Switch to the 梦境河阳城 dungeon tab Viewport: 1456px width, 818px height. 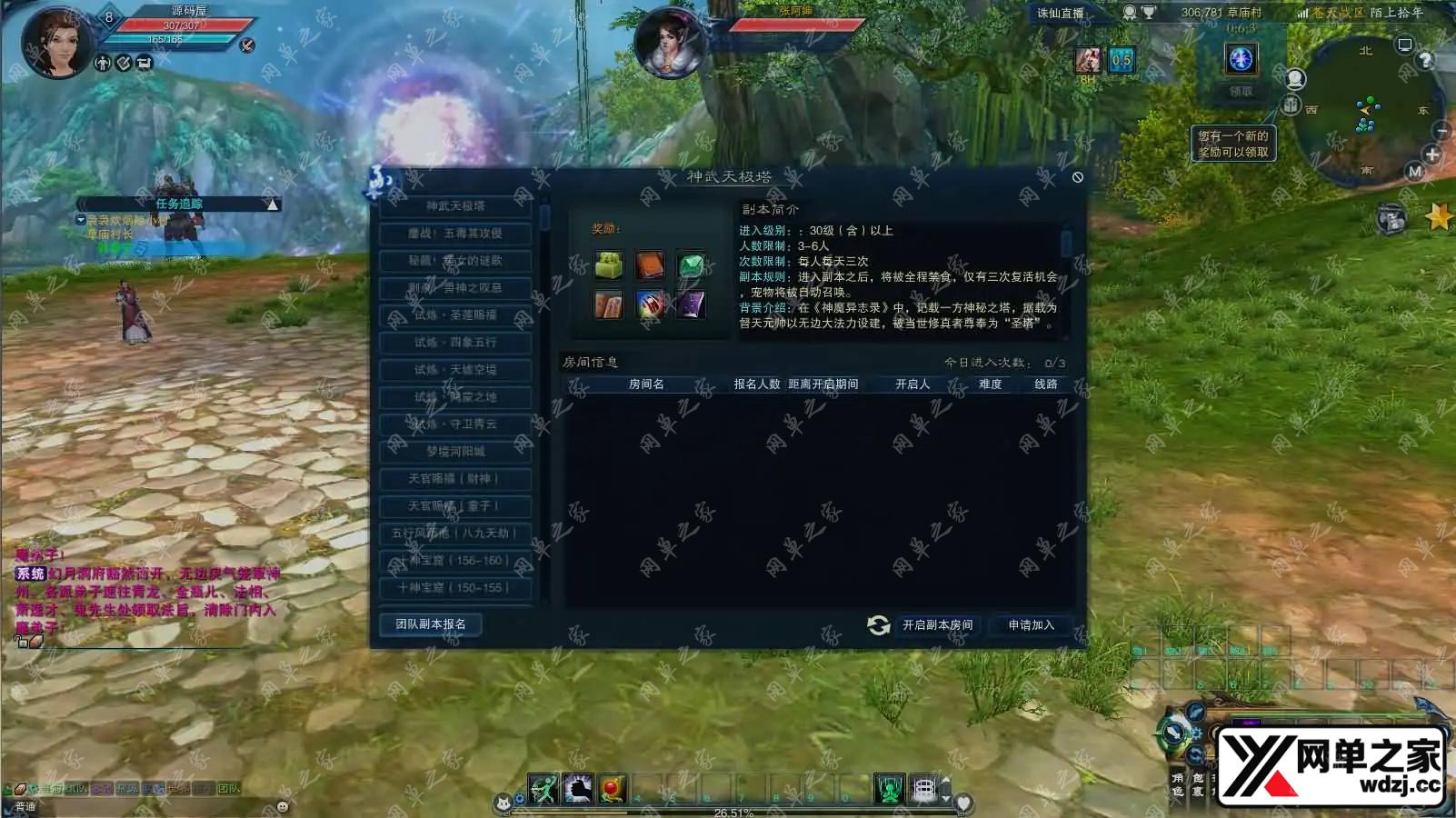[454, 452]
